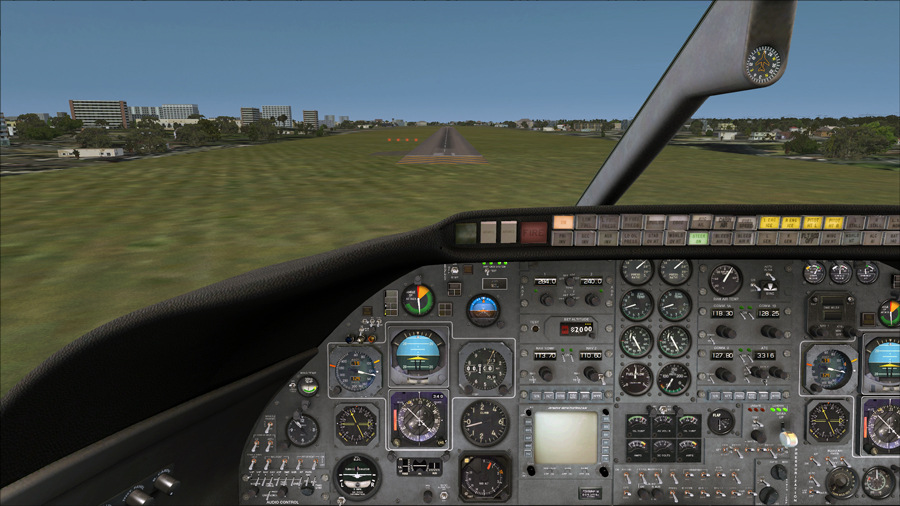
Task: Click the COMM 1A frequency showing 118.30
Action: pyautogui.click(x=724, y=312)
